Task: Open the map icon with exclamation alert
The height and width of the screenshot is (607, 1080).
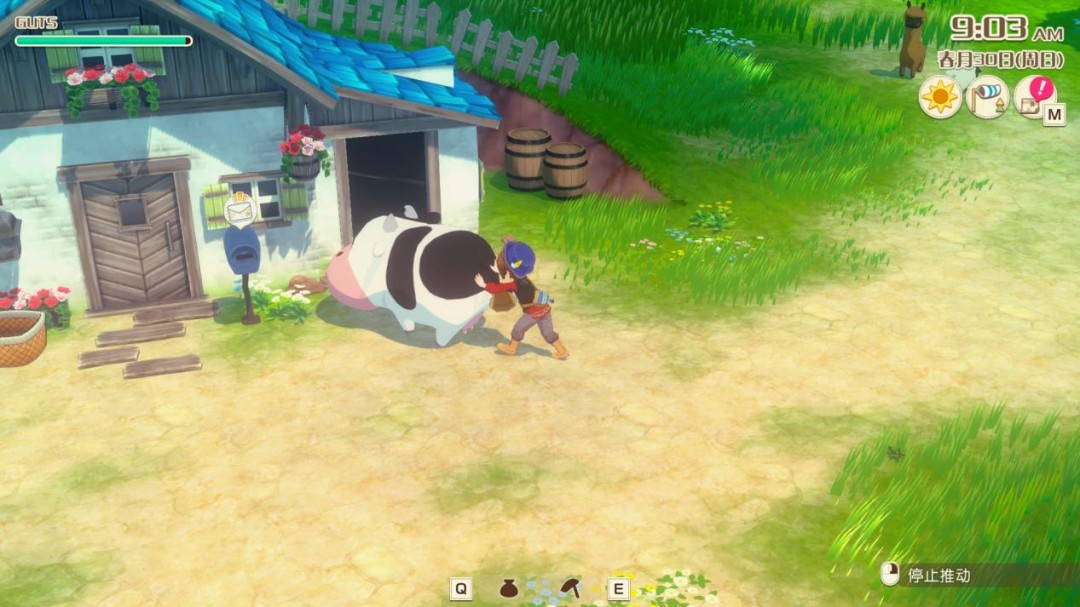Action: point(1033,97)
